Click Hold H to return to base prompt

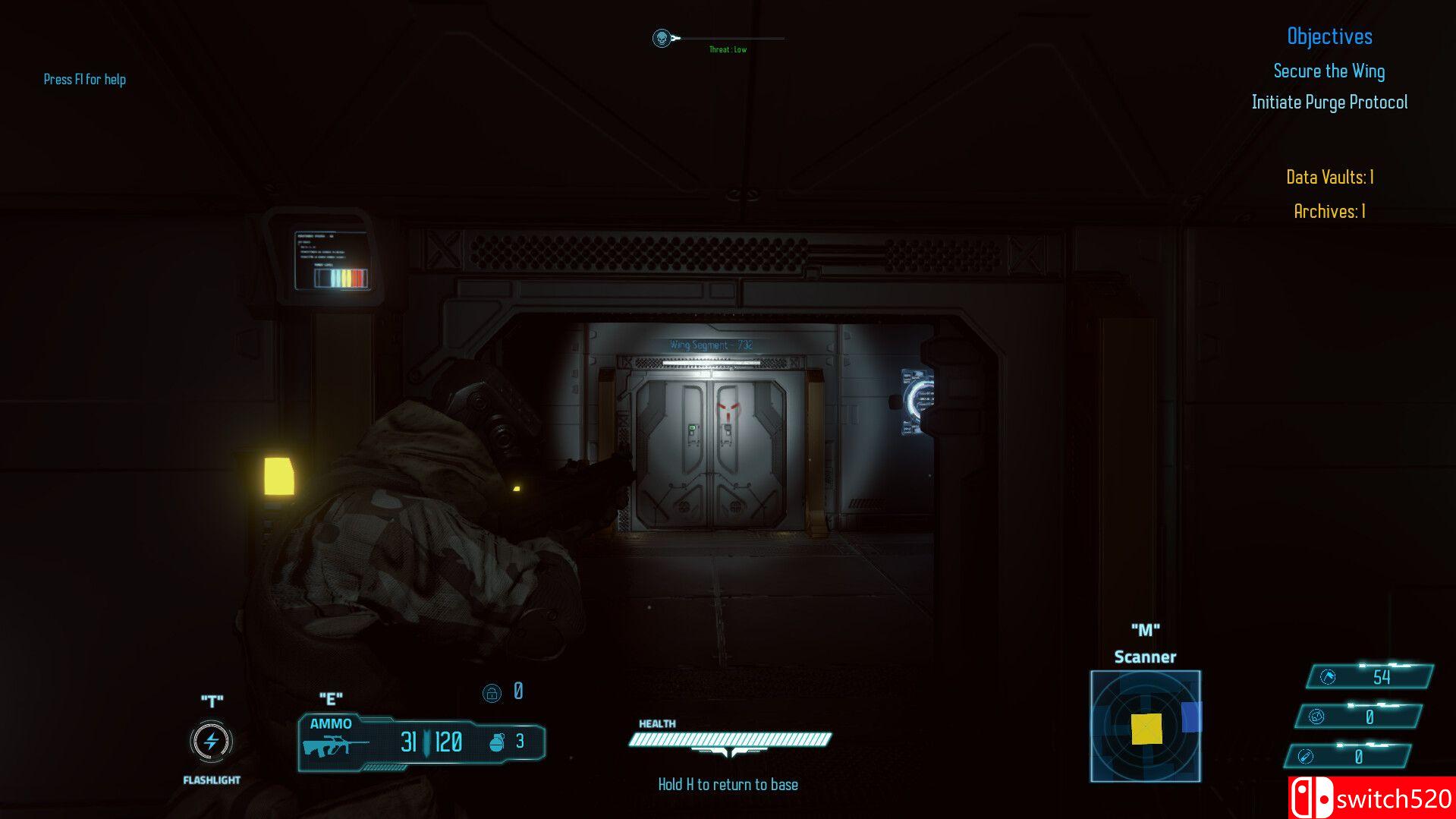tap(728, 783)
